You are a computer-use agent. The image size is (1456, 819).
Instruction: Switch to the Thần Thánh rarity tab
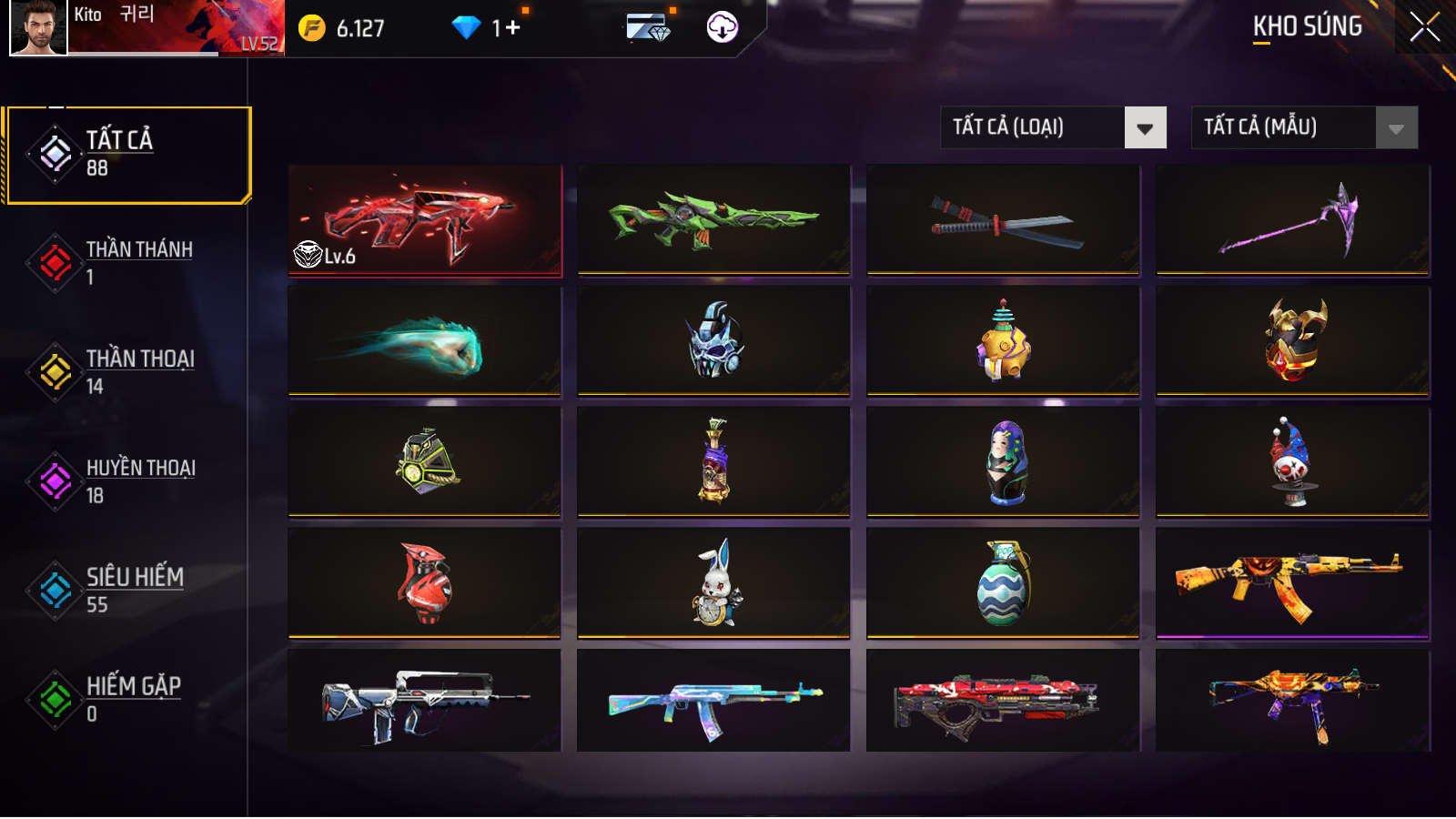coord(127,262)
